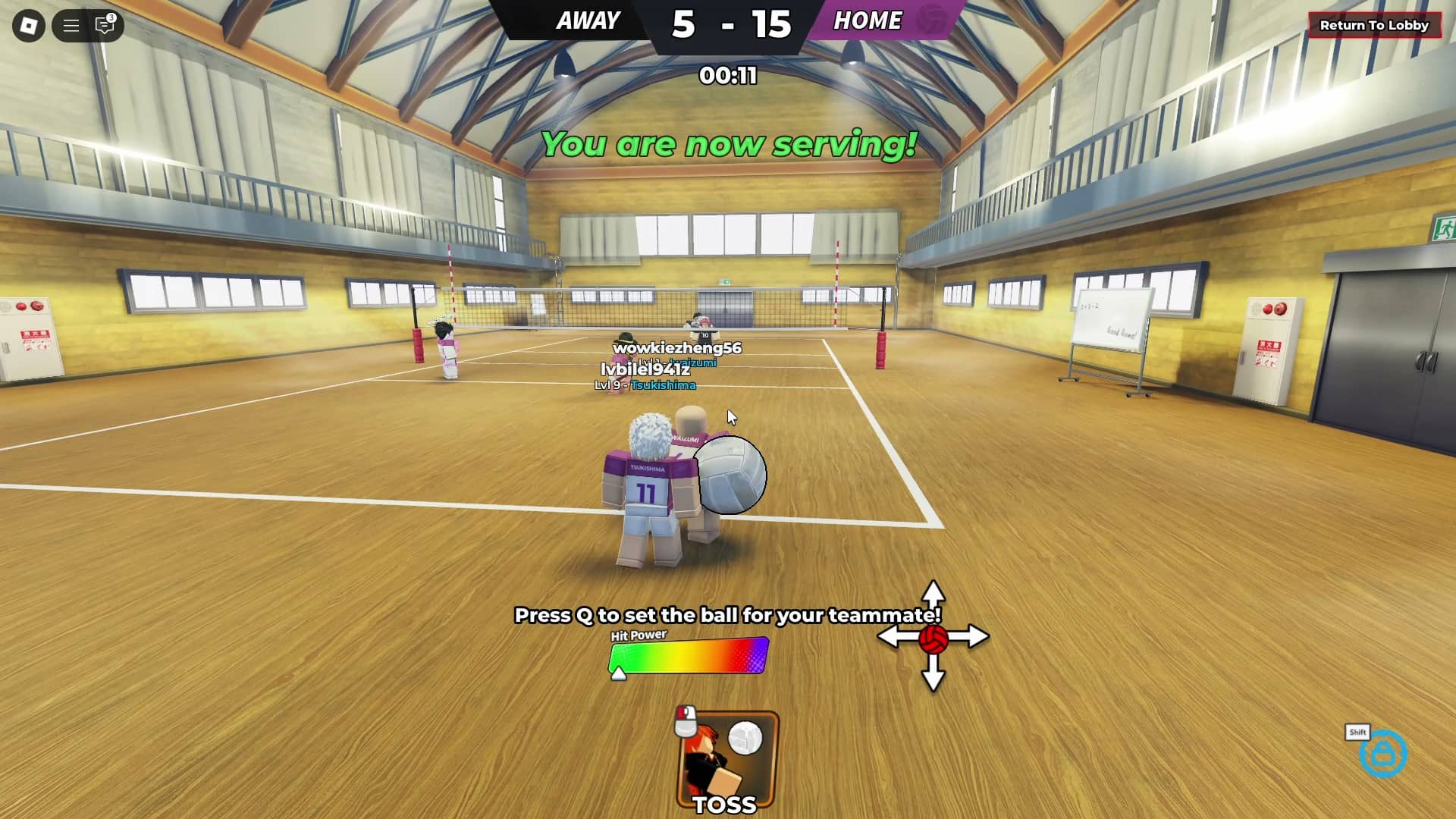
Task: Click the up arrow of the serve aim compass
Action: (x=932, y=591)
